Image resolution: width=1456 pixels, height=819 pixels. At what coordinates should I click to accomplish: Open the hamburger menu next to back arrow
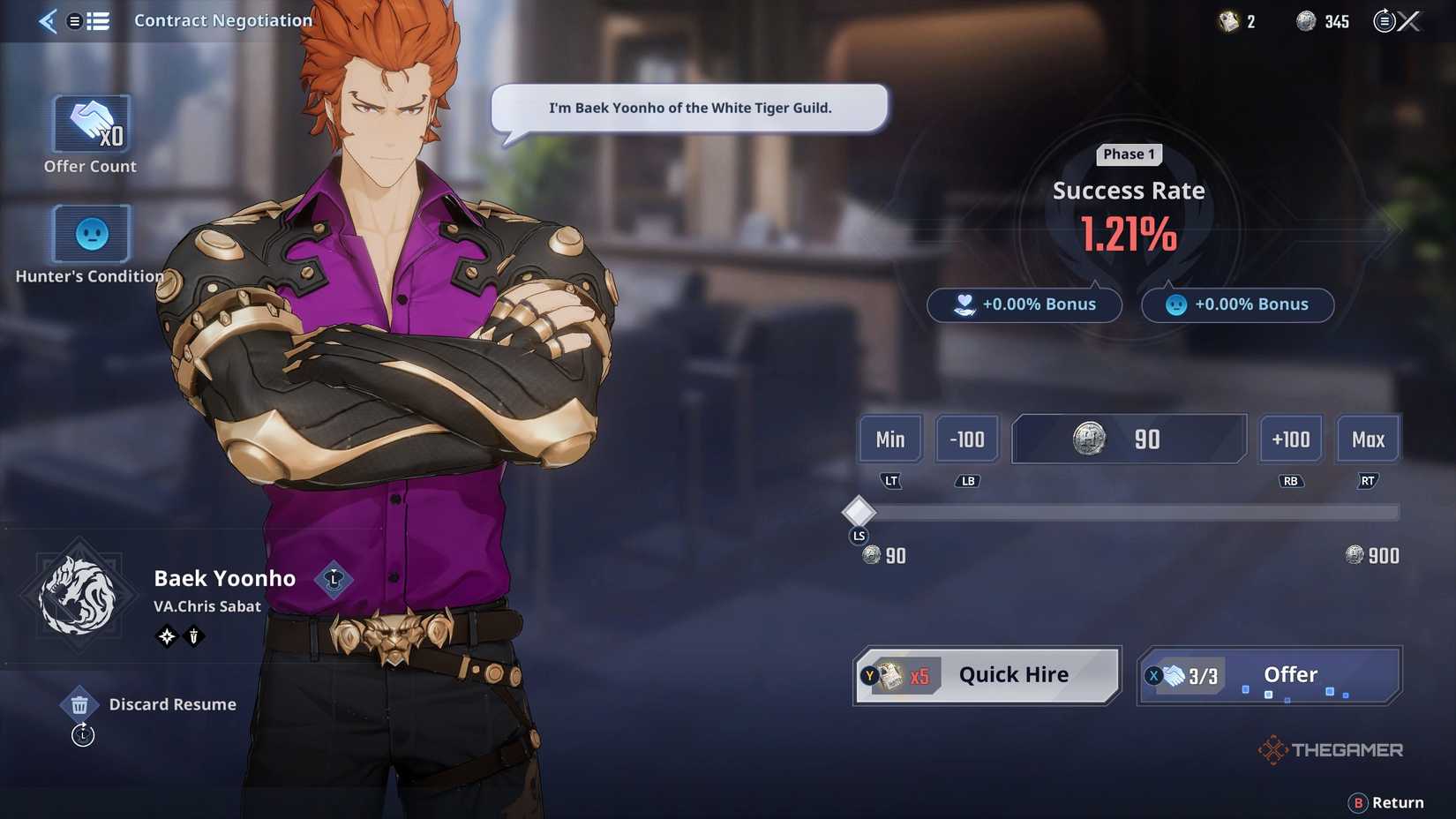[x=75, y=20]
